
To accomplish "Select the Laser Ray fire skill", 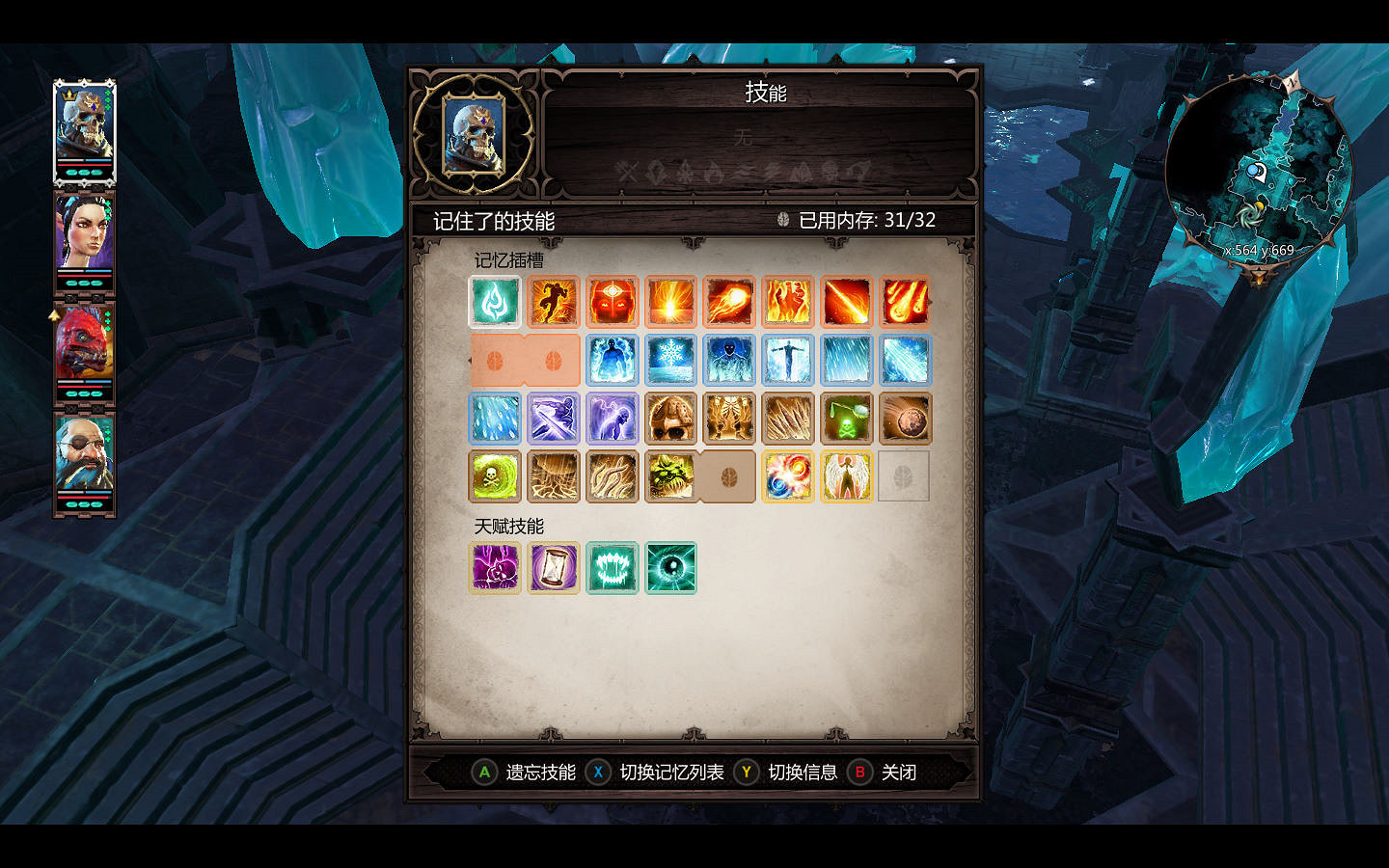I will pyautogui.click(x=847, y=300).
